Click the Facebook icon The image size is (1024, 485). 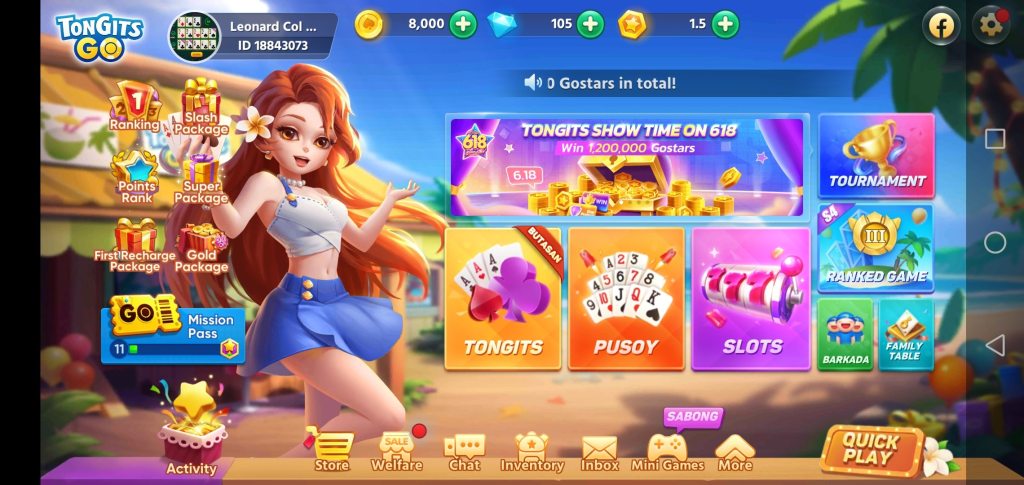tap(941, 26)
